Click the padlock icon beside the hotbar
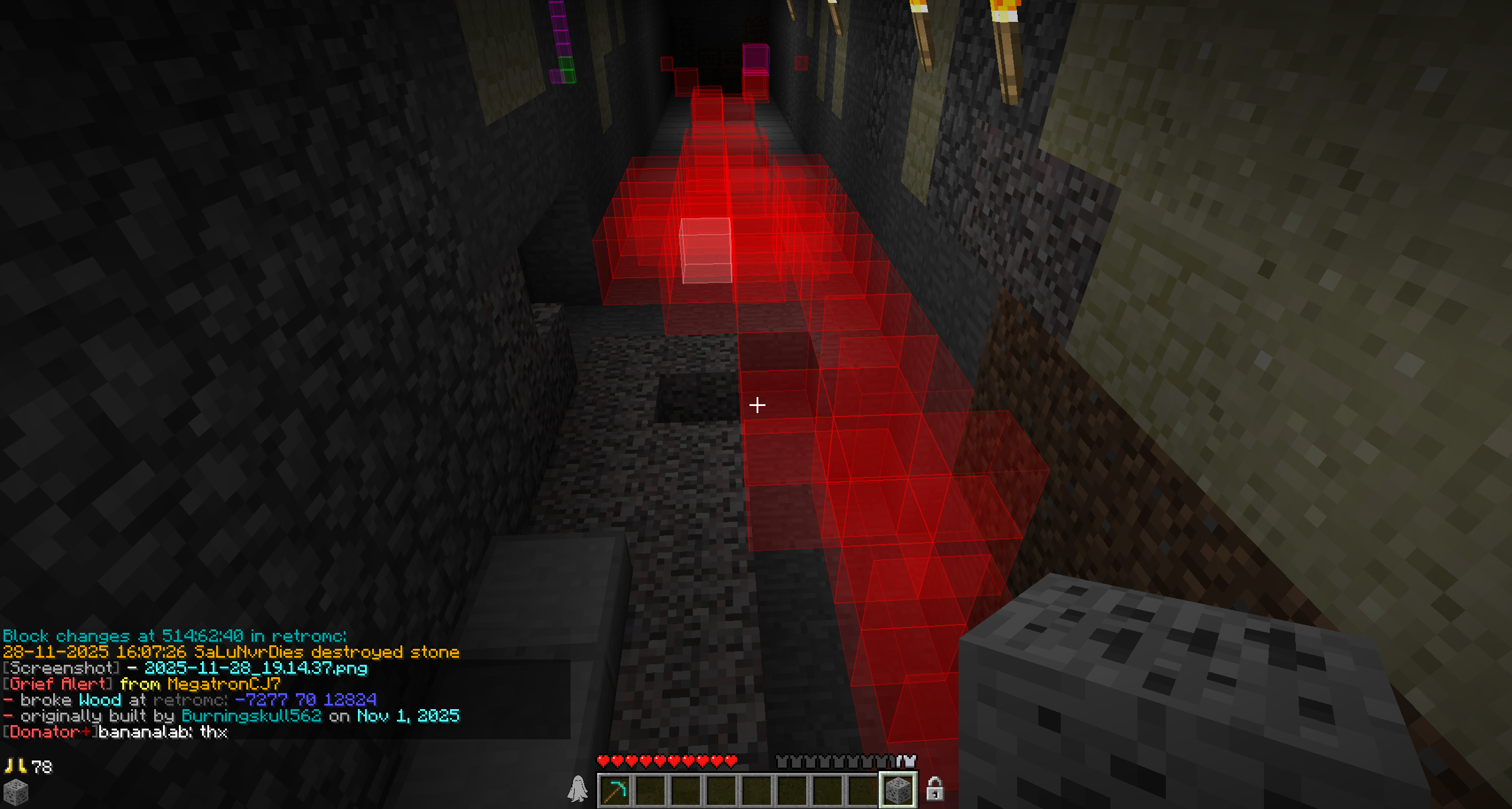 point(934,789)
